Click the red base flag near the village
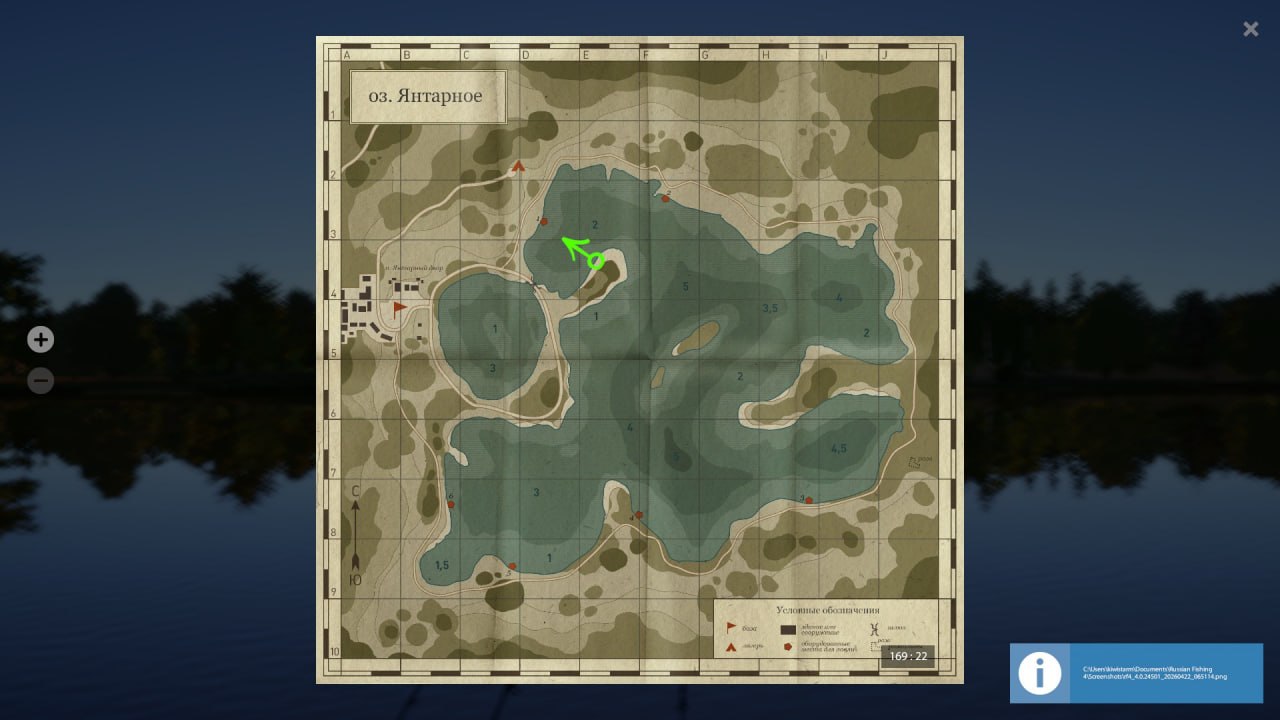This screenshot has height=720, width=1280. (400, 307)
